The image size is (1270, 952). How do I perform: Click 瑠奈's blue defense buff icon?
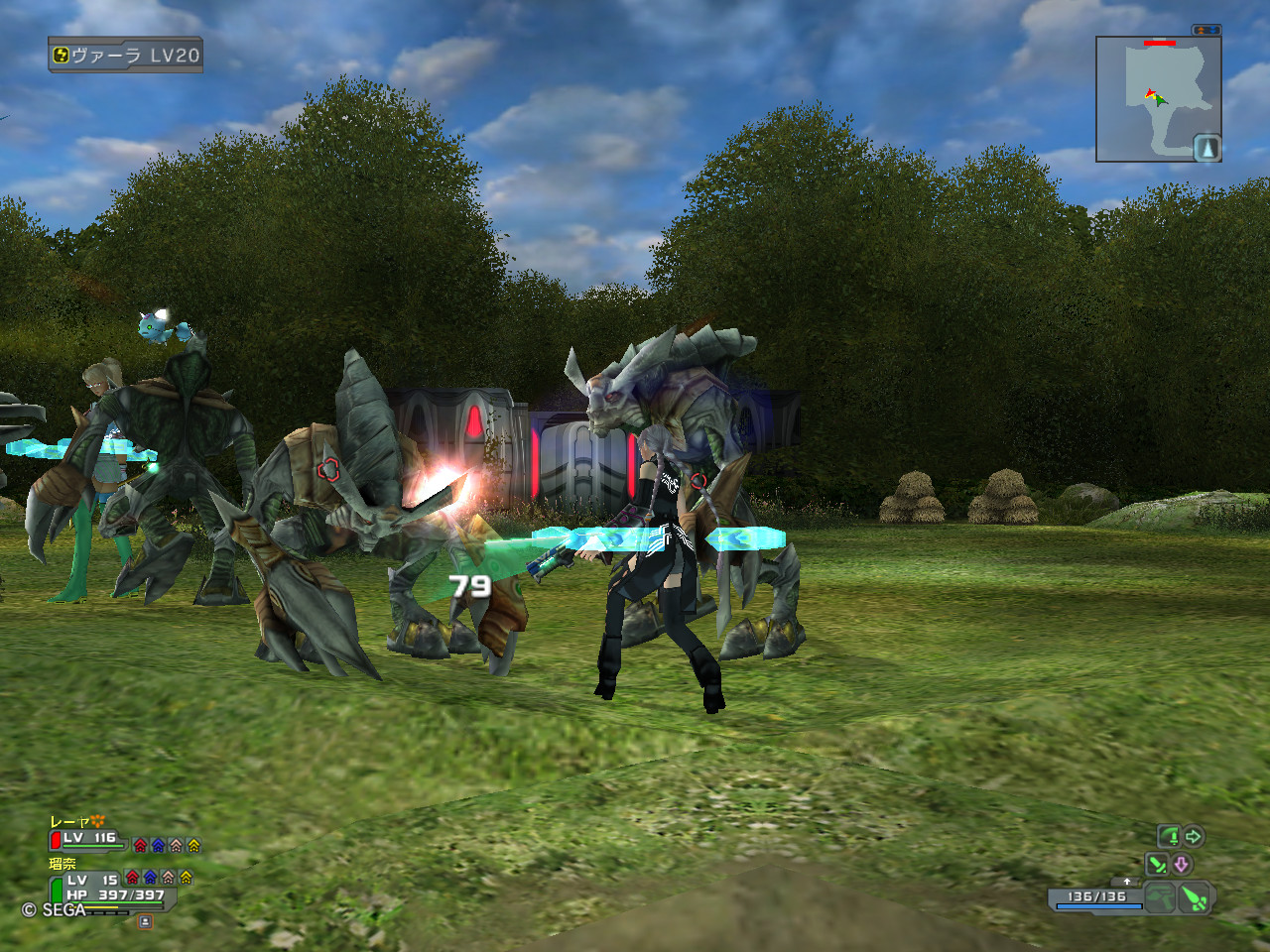point(150,878)
